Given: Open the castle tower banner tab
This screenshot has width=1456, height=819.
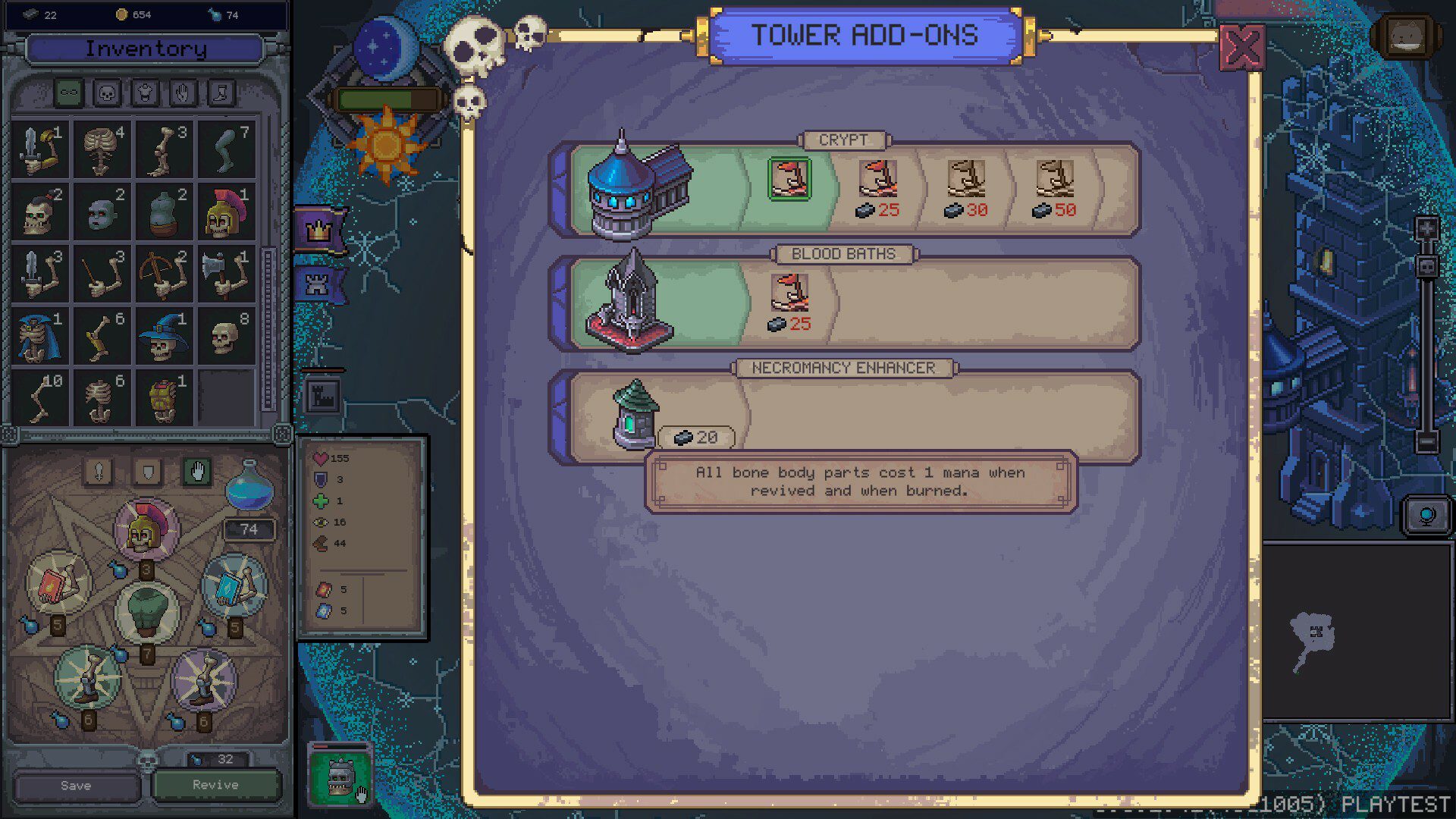Looking at the screenshot, I should click(315, 284).
